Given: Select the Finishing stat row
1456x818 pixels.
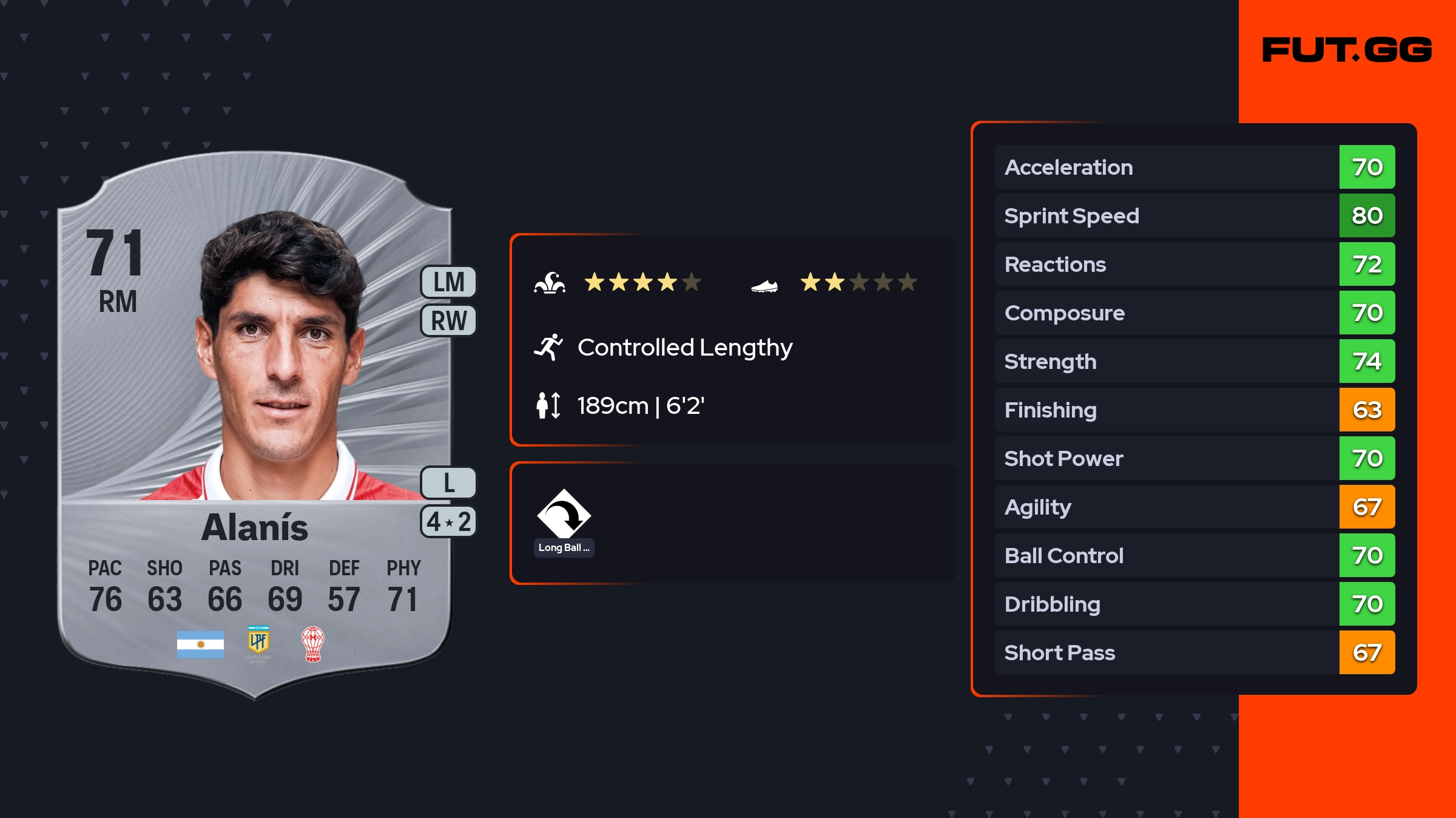Looking at the screenshot, I should pos(1195,410).
